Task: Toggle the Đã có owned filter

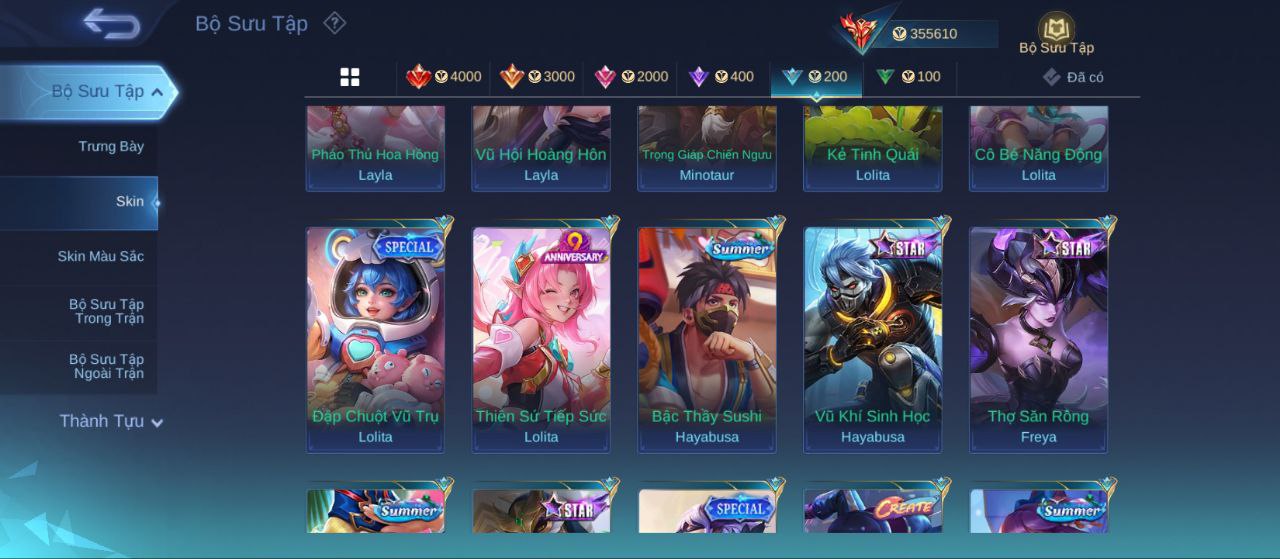Action: tap(1073, 77)
